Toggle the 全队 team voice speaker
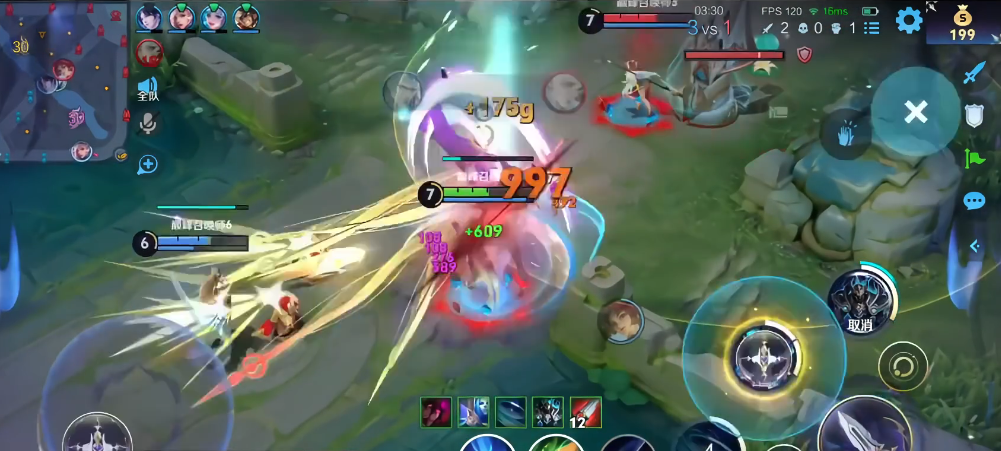Screen dimensions: 1001x451 point(148,89)
